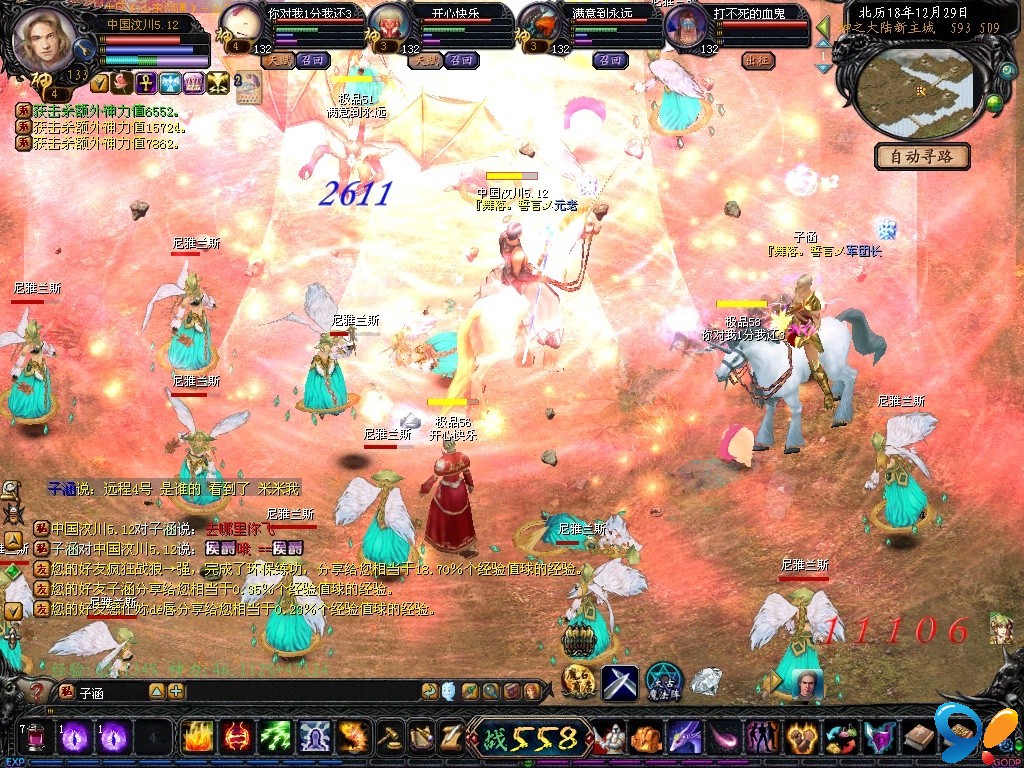Viewport: 1024px width, 768px height.
Task: Select the red heart potion slot
Action: (34, 738)
